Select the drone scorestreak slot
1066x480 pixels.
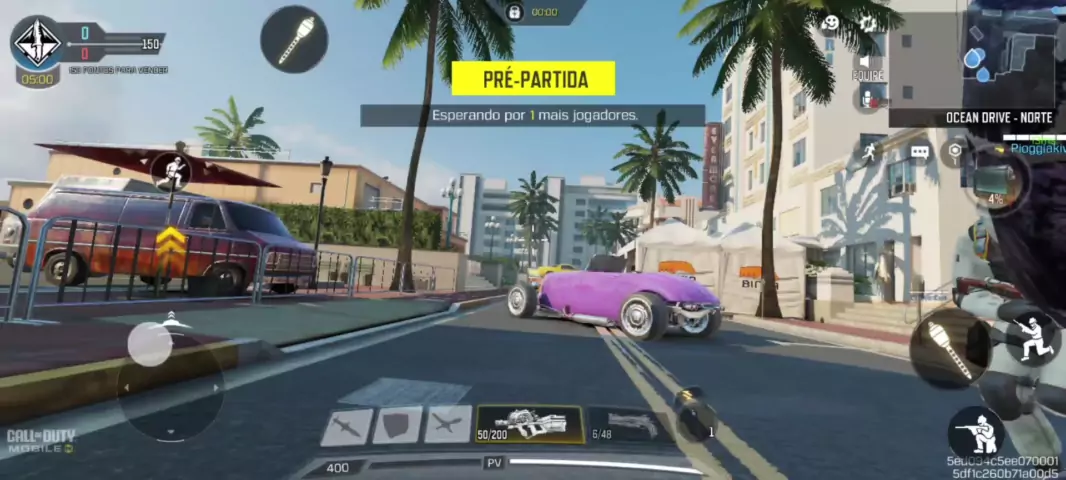[x=448, y=425]
